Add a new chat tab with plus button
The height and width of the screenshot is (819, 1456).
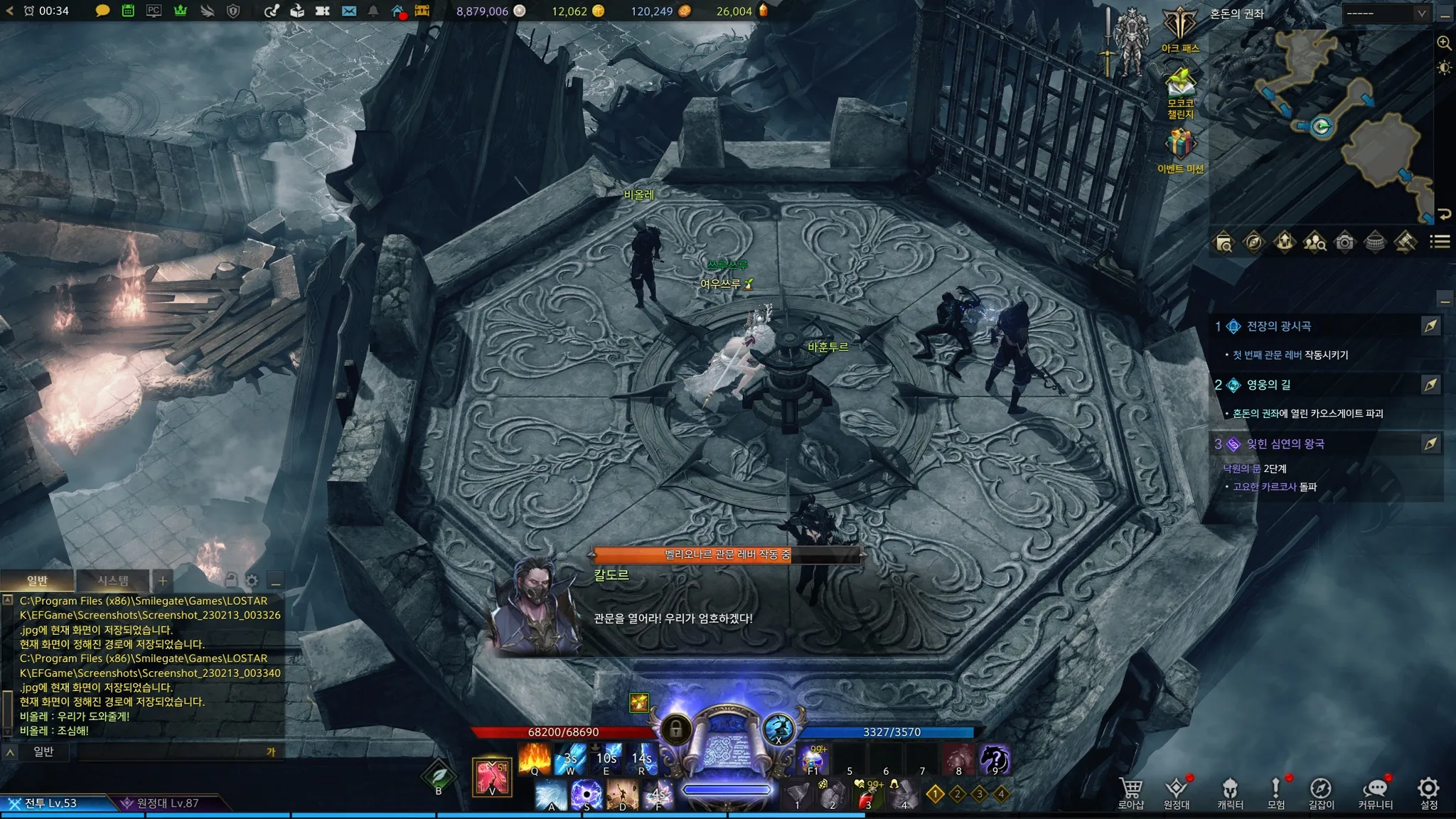163,581
